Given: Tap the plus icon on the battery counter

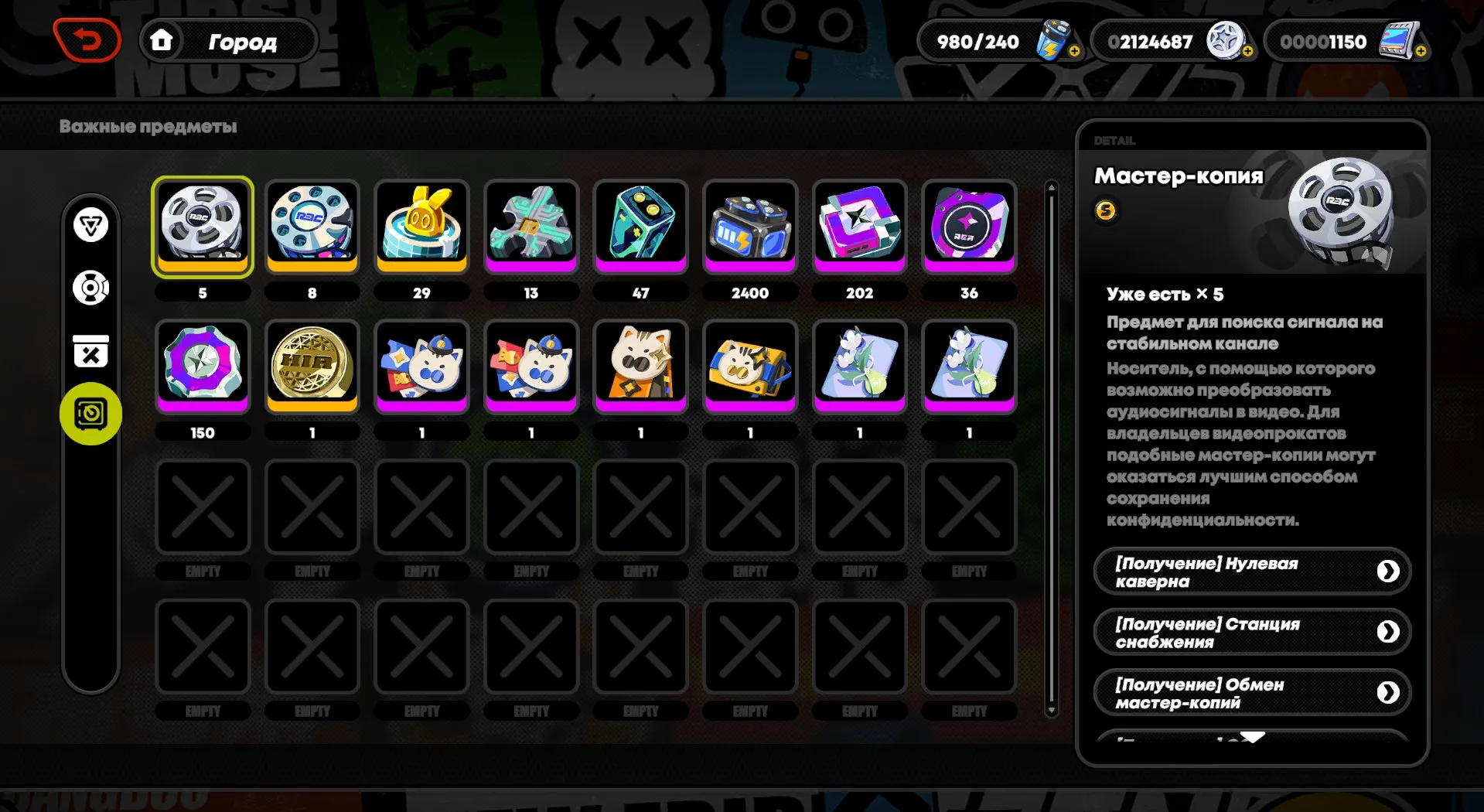Looking at the screenshot, I should point(1075,50).
